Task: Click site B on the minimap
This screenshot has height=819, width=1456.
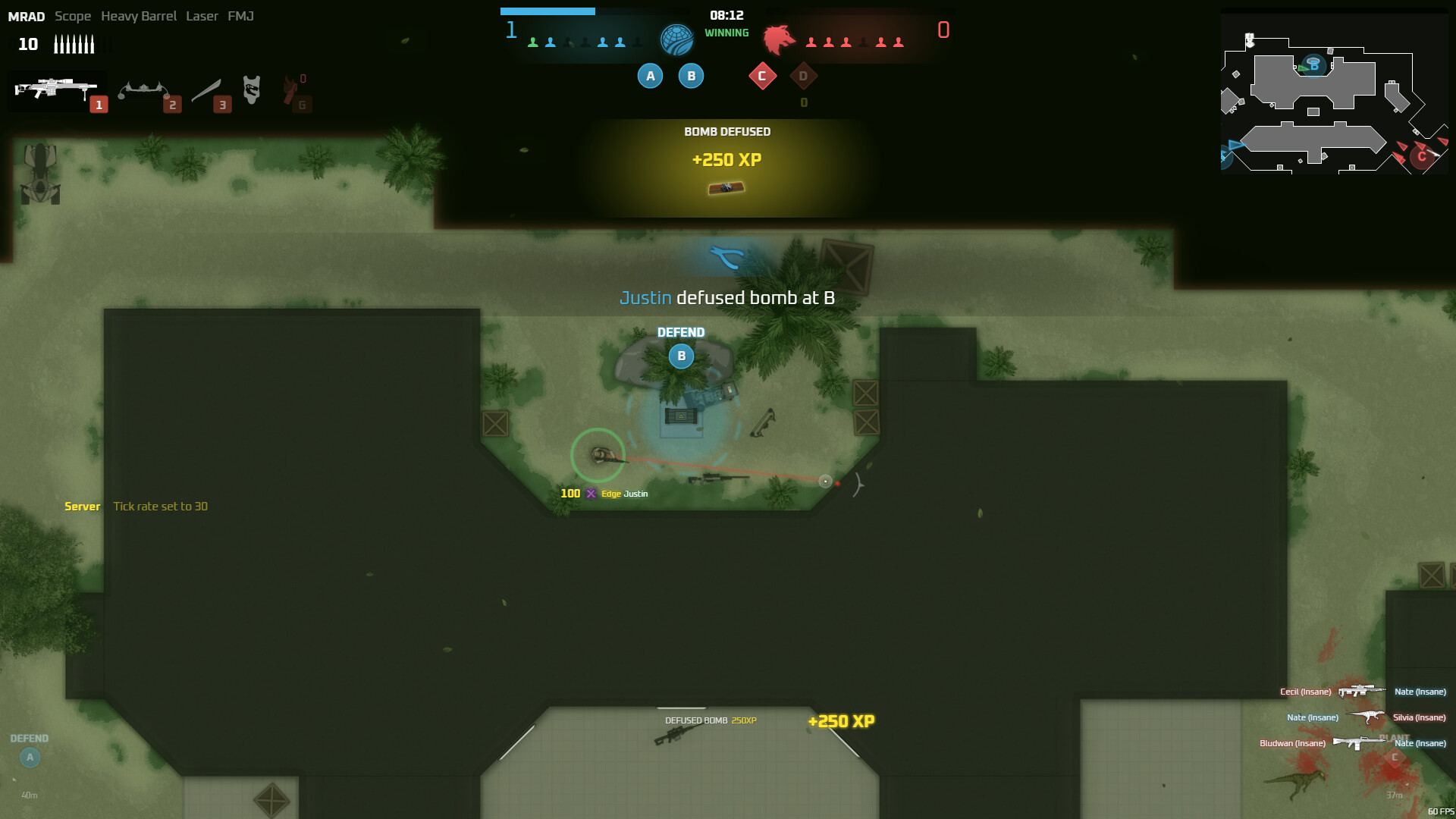Action: pos(1313,67)
